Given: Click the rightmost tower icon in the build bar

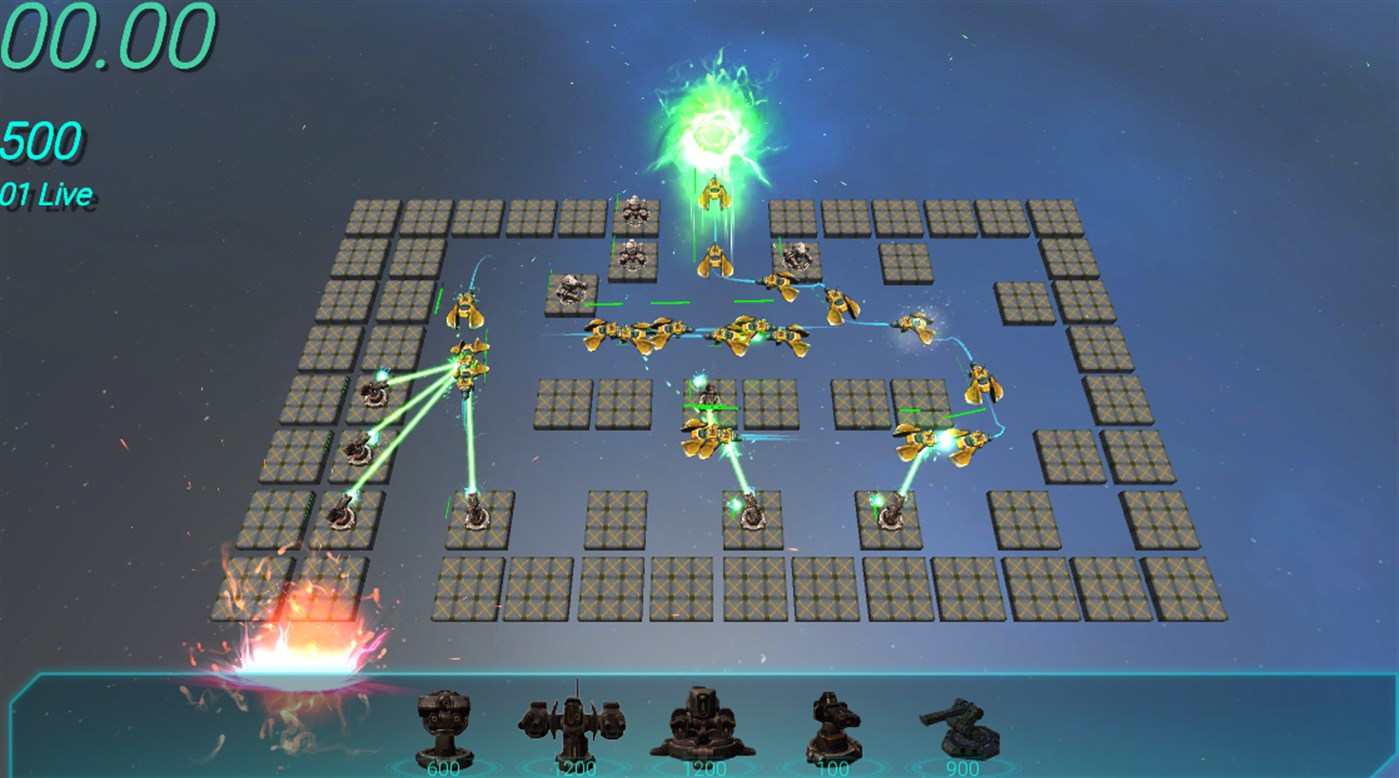Looking at the screenshot, I should tap(965, 725).
